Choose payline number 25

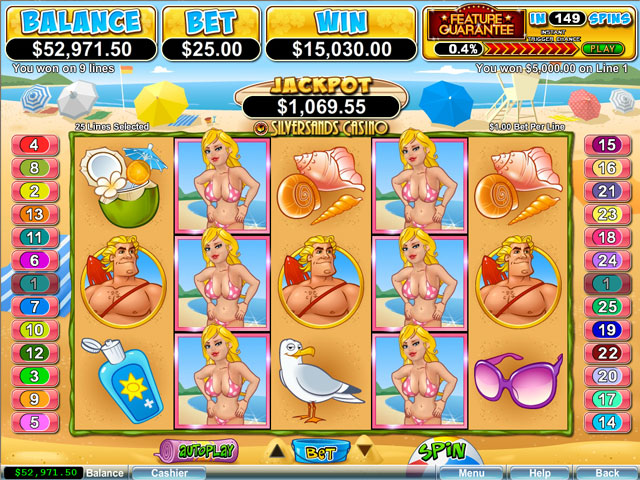[x=605, y=306]
